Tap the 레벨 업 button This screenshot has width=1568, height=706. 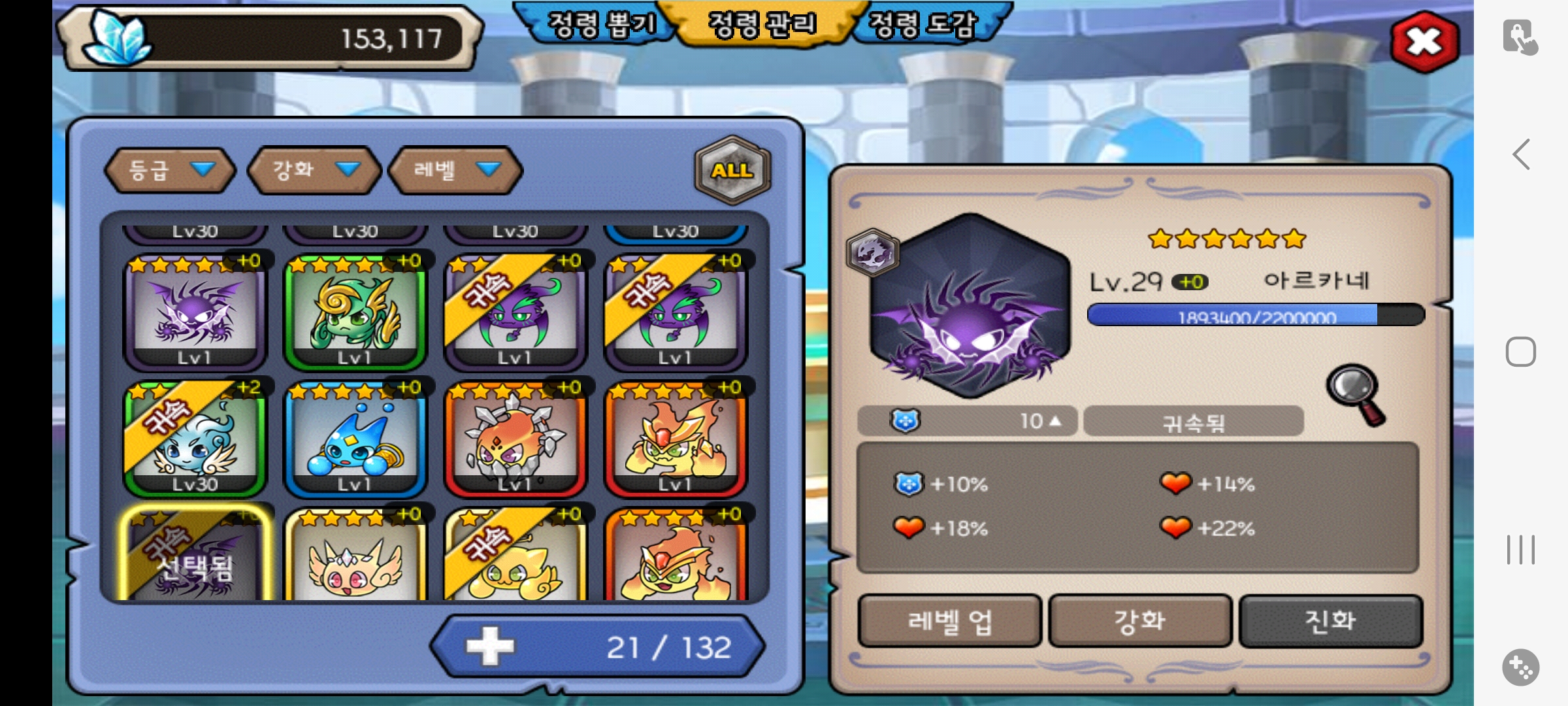pyautogui.click(x=949, y=621)
